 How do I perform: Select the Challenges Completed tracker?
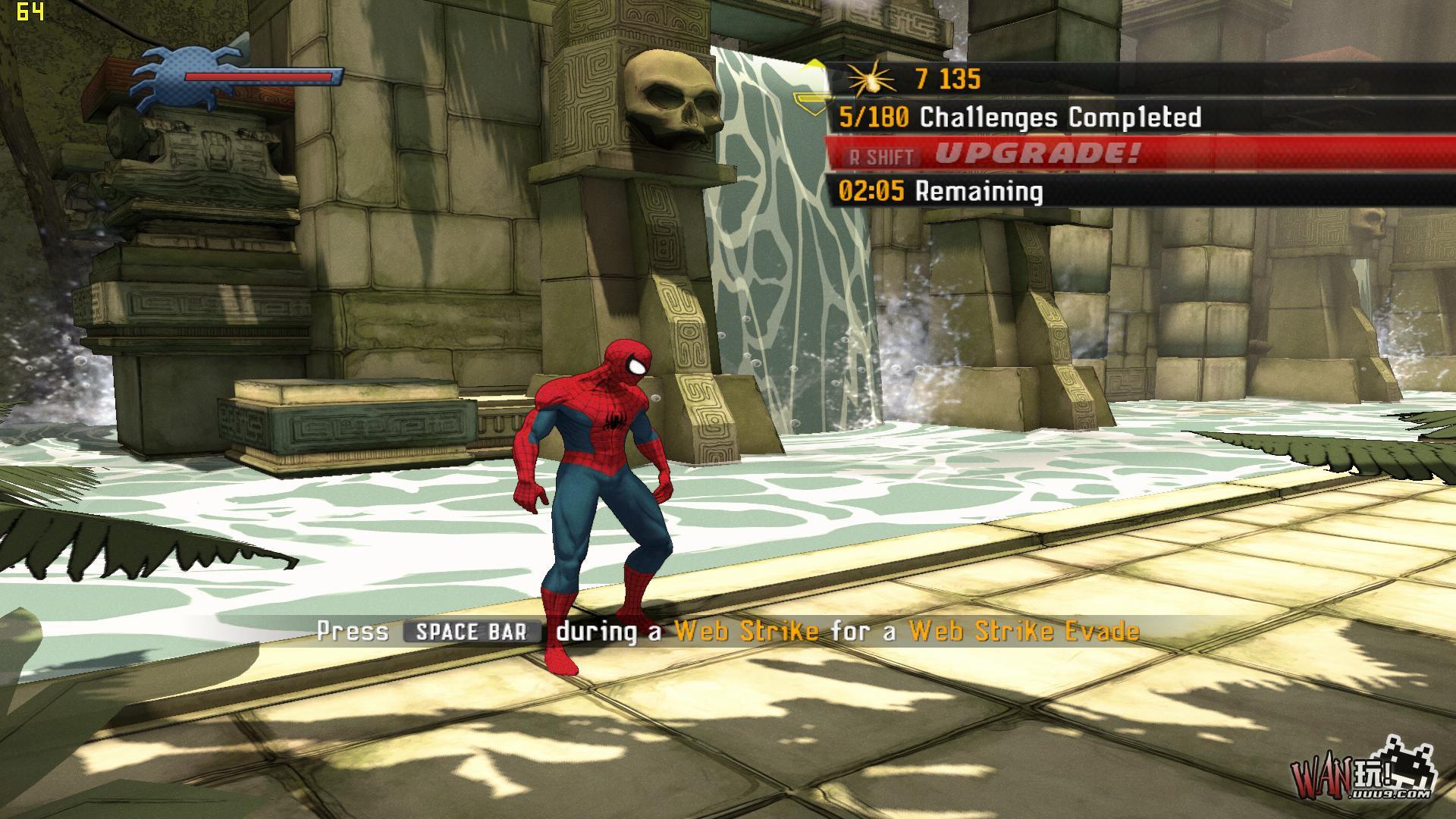[1020, 118]
